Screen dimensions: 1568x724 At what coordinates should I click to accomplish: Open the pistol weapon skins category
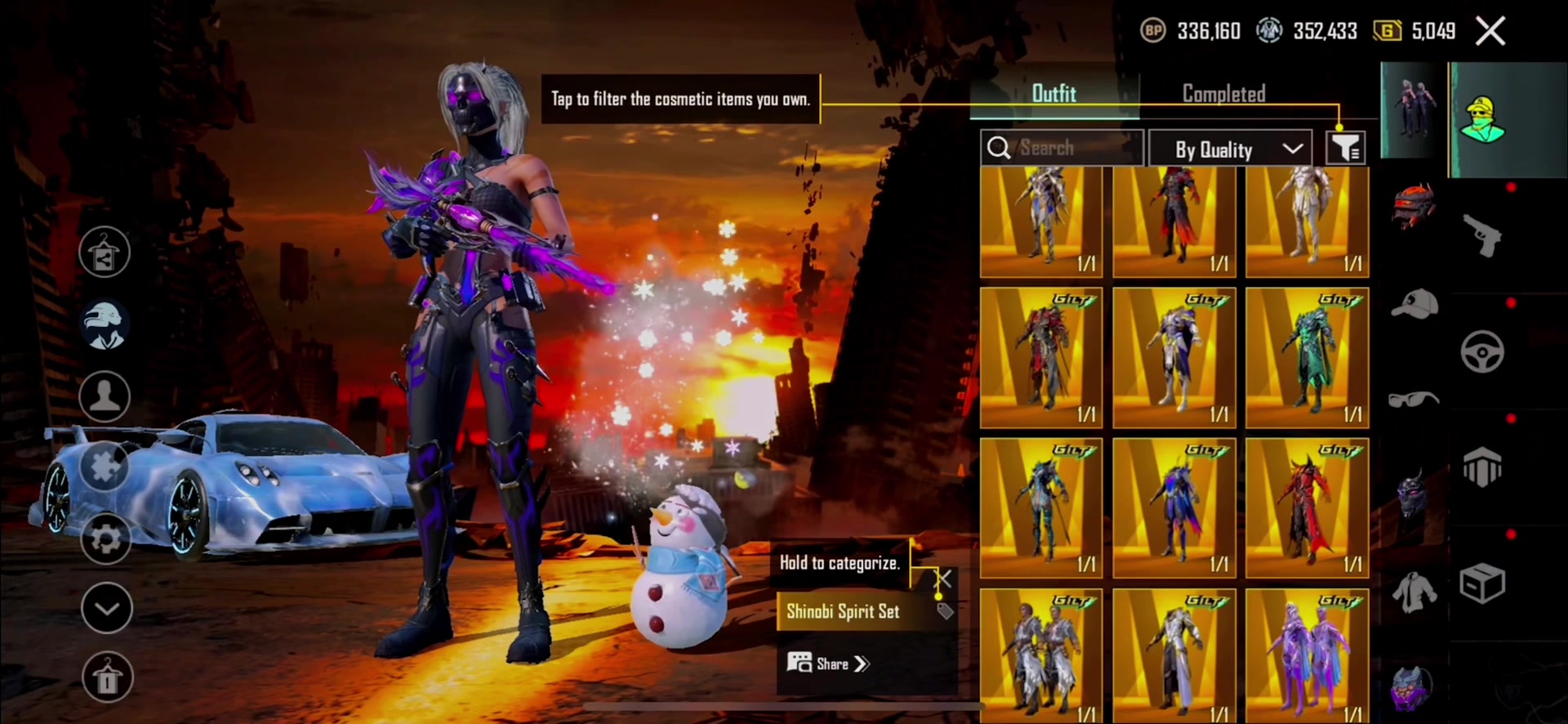click(x=1481, y=236)
